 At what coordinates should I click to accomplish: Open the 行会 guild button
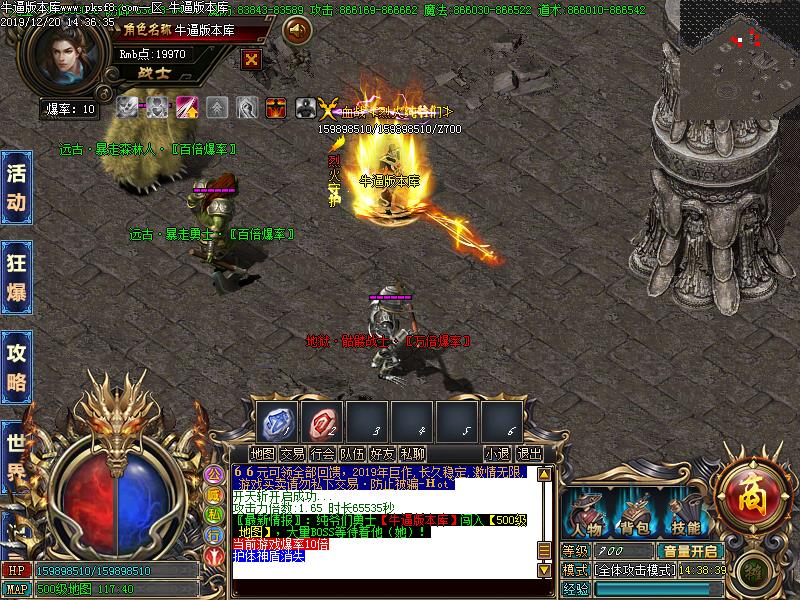[x=323, y=454]
